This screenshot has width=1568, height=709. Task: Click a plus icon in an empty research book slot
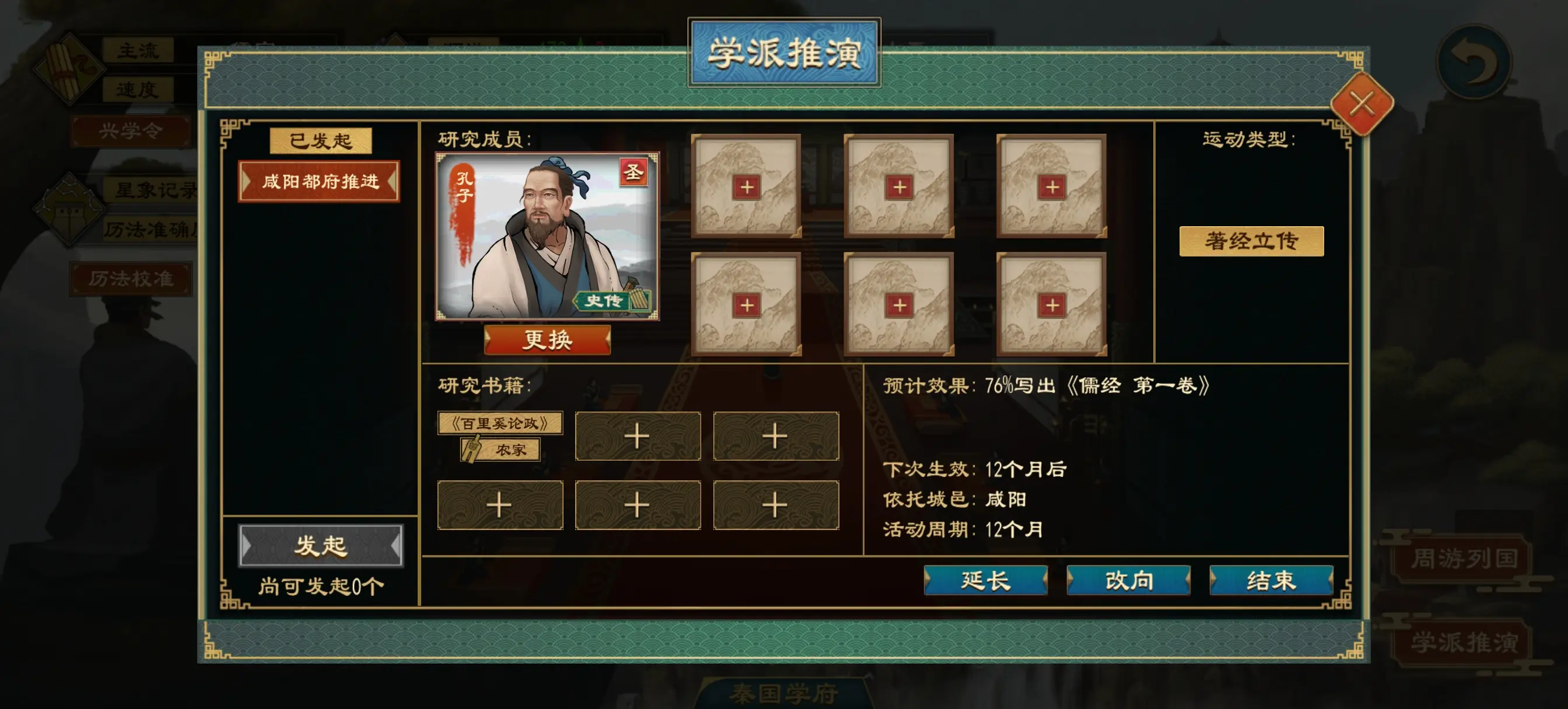638,435
